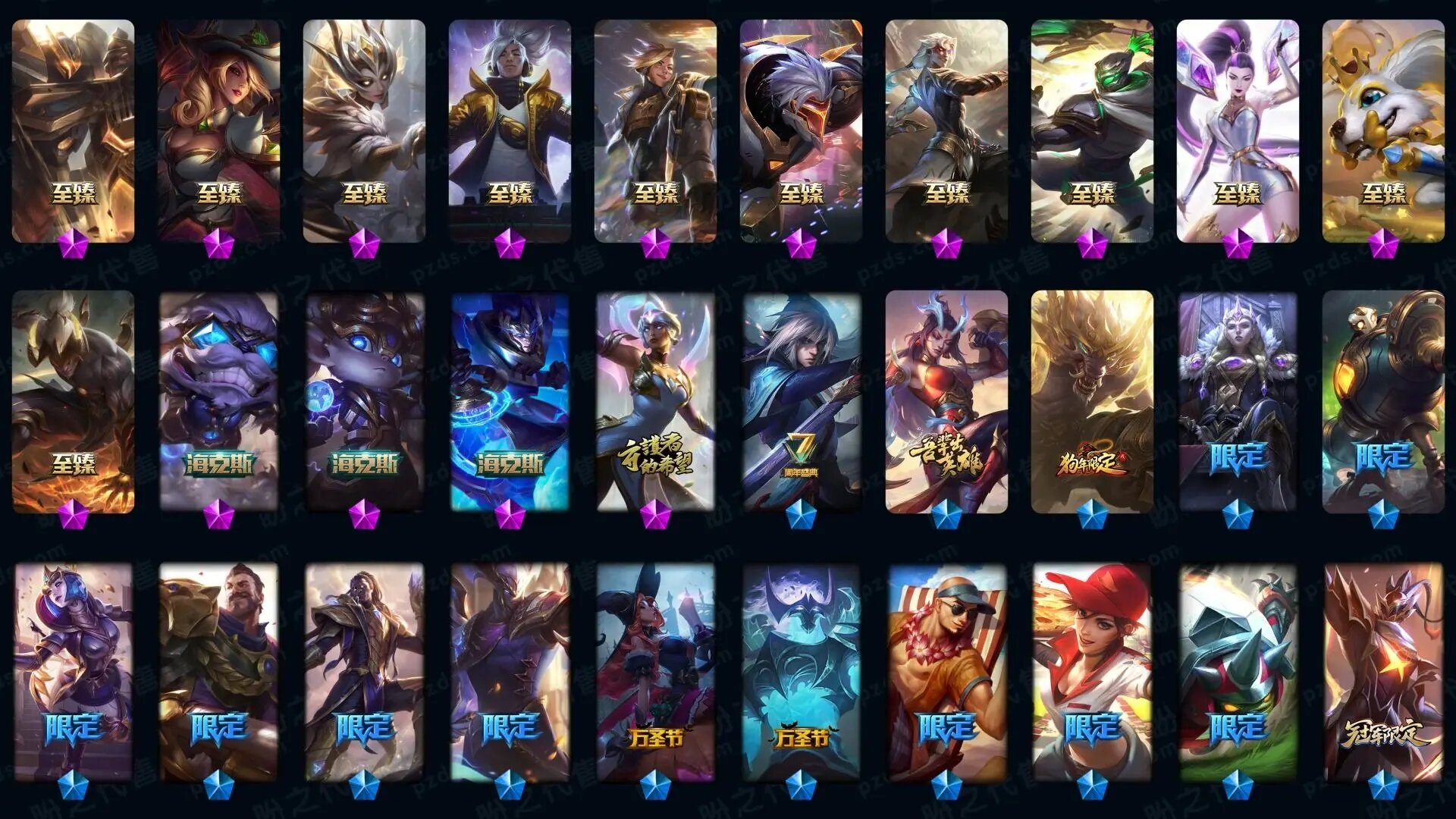This screenshot has width=1456, height=819.
Task: Select the 万圣节 red-haired witch card
Action: 655,672
